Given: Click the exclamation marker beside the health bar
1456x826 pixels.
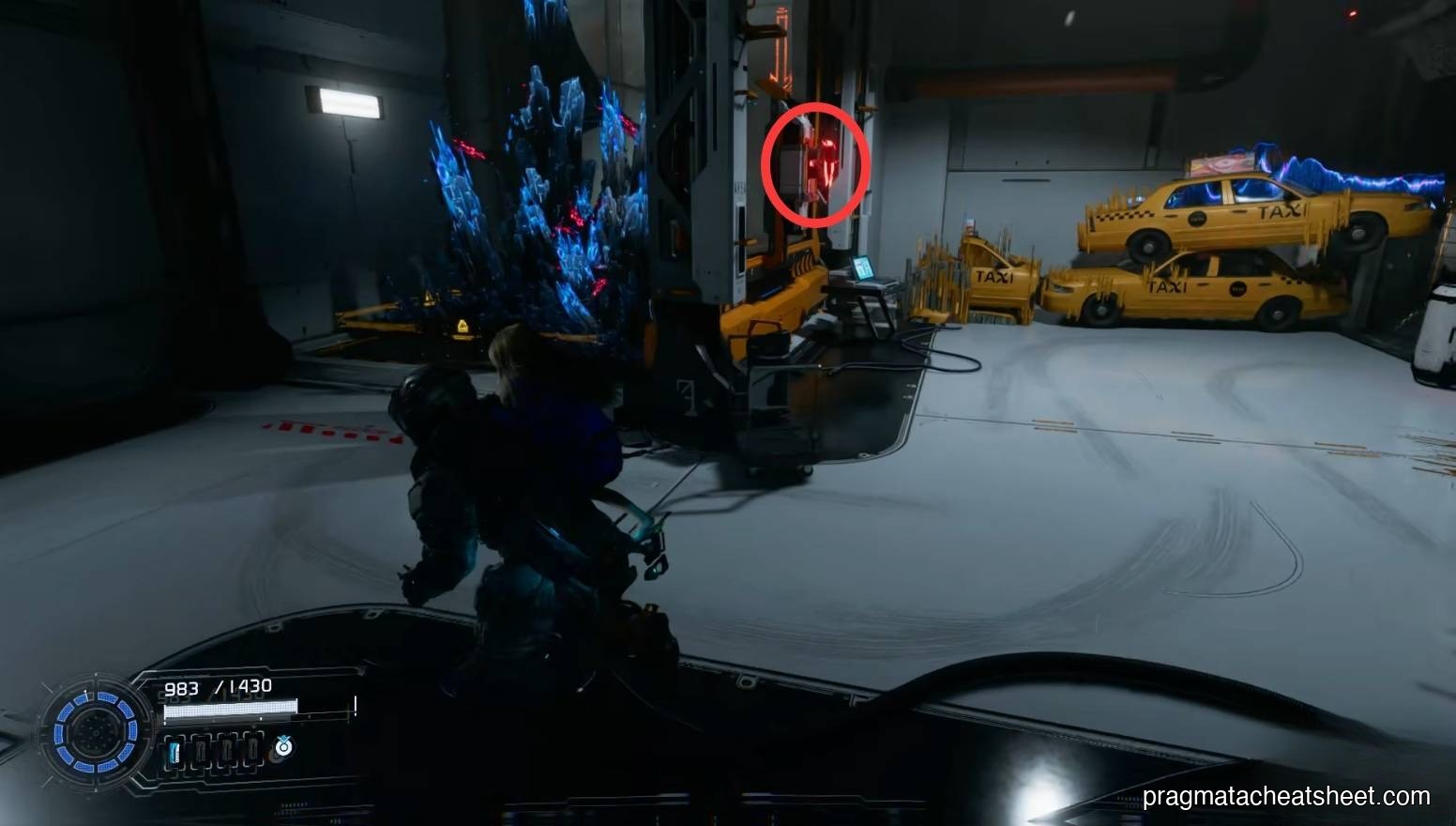Looking at the screenshot, I should [356, 706].
